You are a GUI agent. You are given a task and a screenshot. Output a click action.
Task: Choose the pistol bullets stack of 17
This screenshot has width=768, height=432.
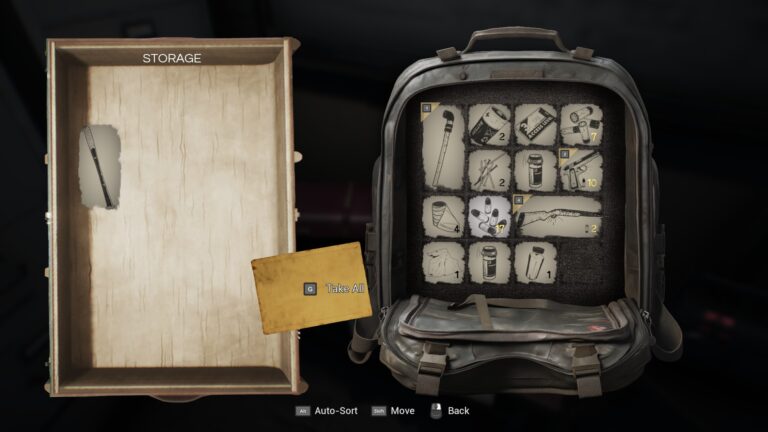[x=488, y=216]
